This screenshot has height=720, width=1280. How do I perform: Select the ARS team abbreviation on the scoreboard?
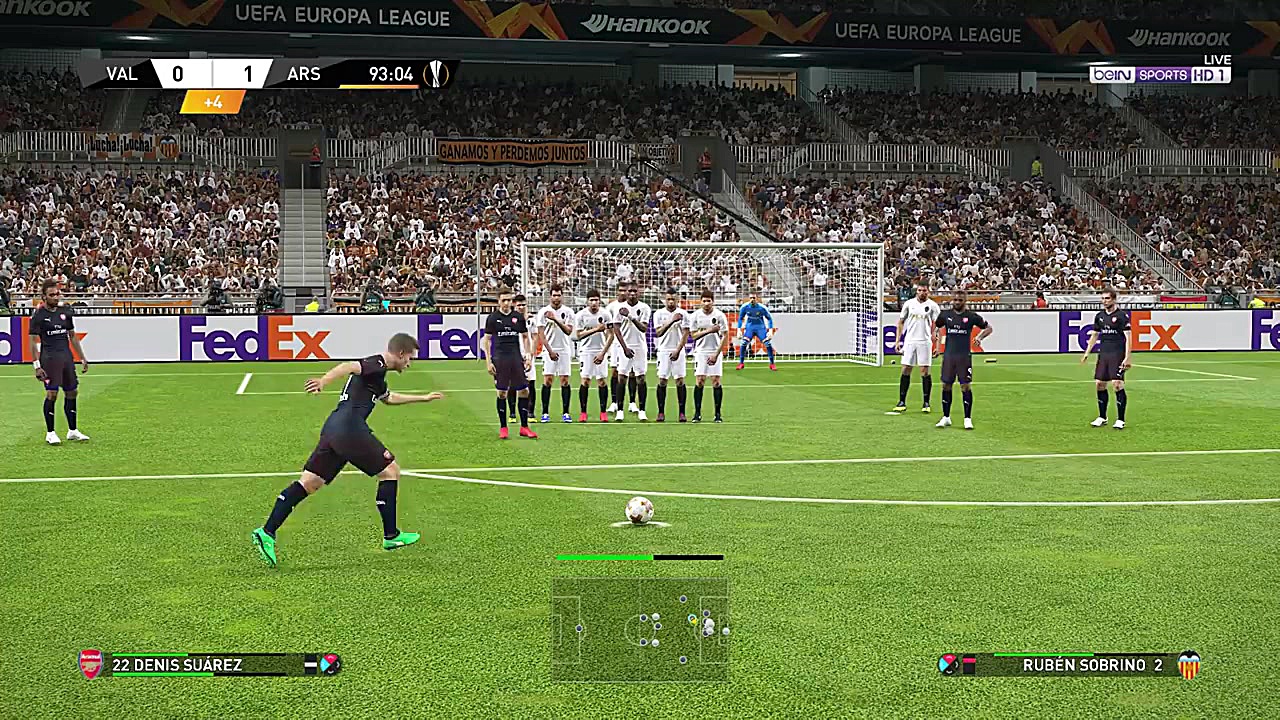point(304,73)
